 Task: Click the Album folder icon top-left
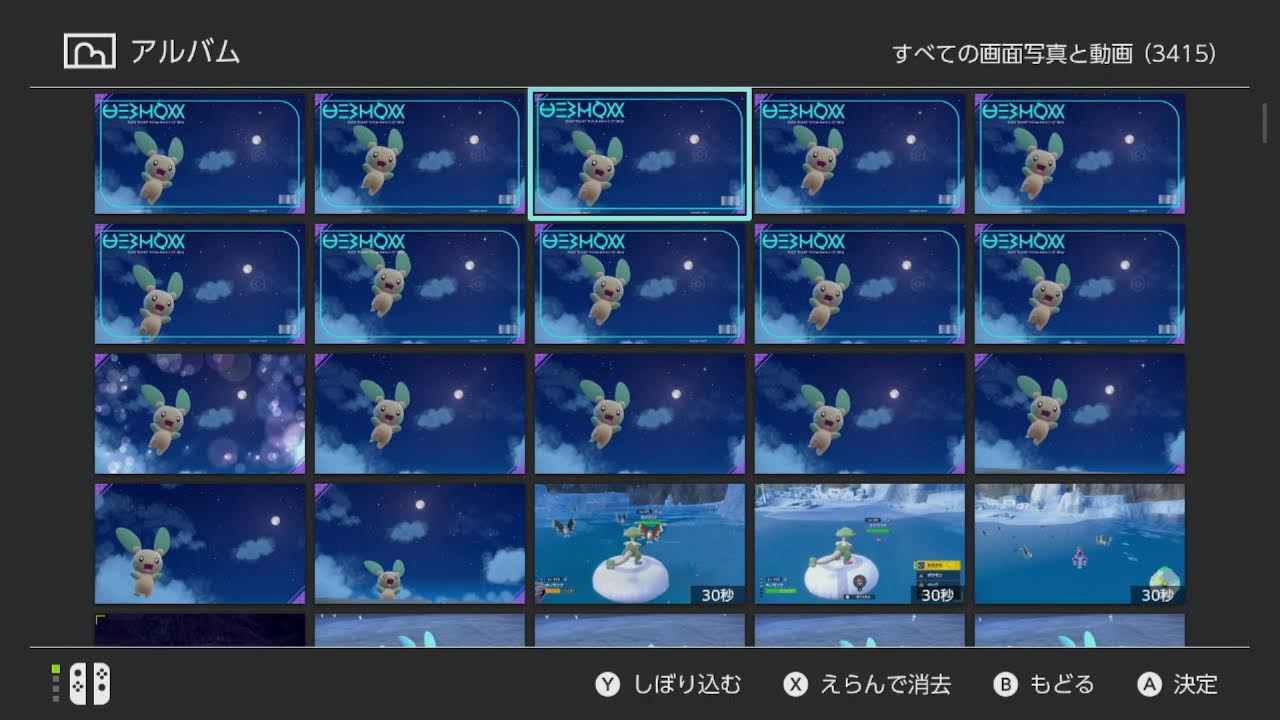[x=88, y=49]
